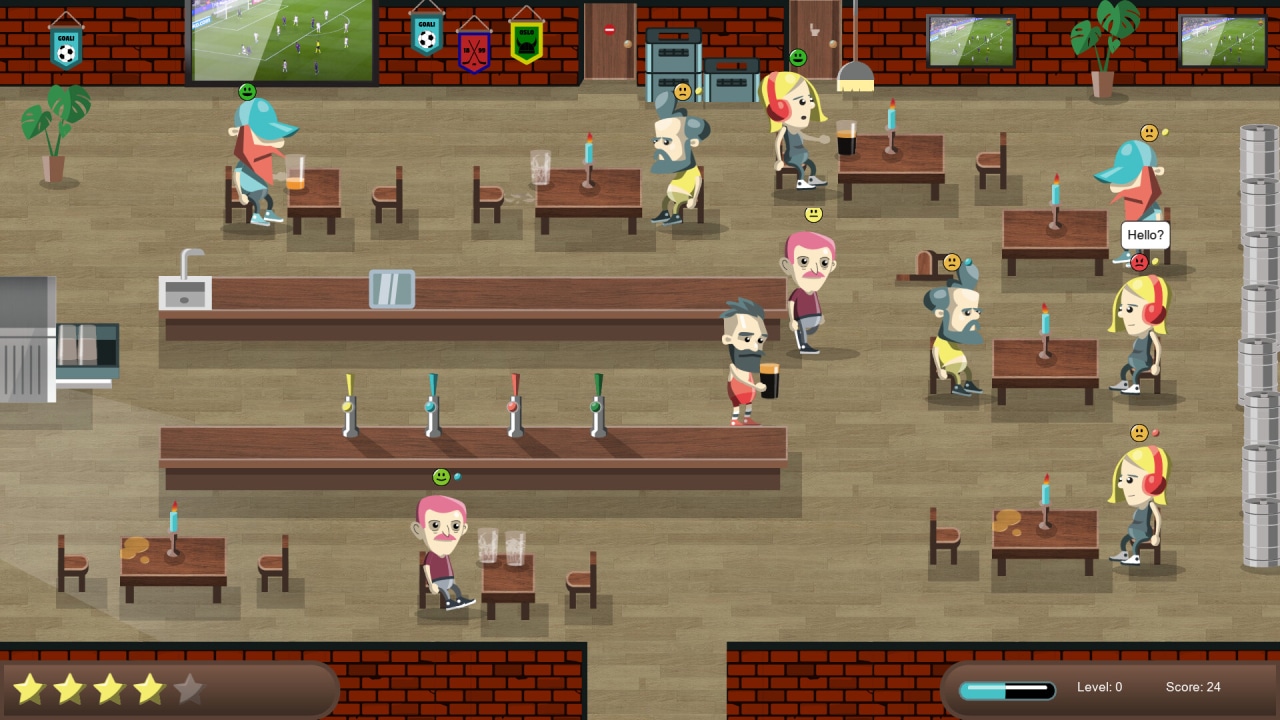Click the mustached customer seated at the bottom table
Viewport: 1280px width, 720px height.
click(x=440, y=545)
